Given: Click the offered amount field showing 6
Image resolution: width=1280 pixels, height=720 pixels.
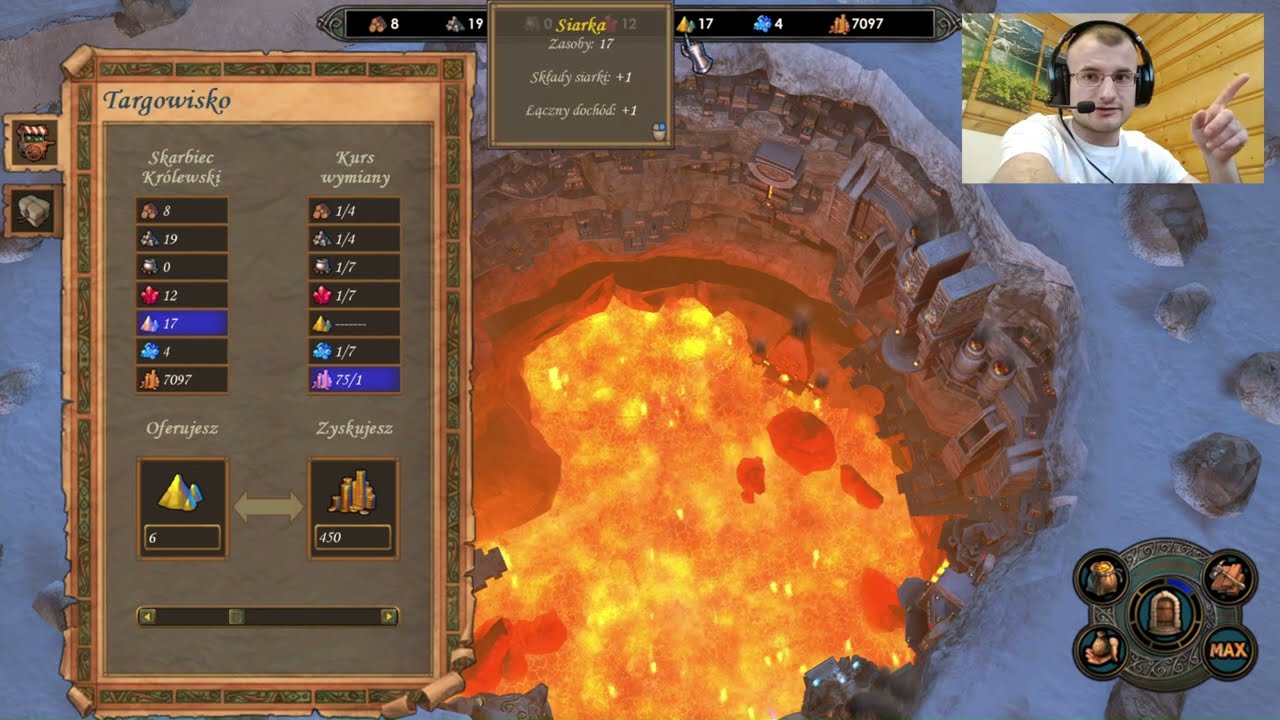Looking at the screenshot, I should pyautogui.click(x=182, y=537).
